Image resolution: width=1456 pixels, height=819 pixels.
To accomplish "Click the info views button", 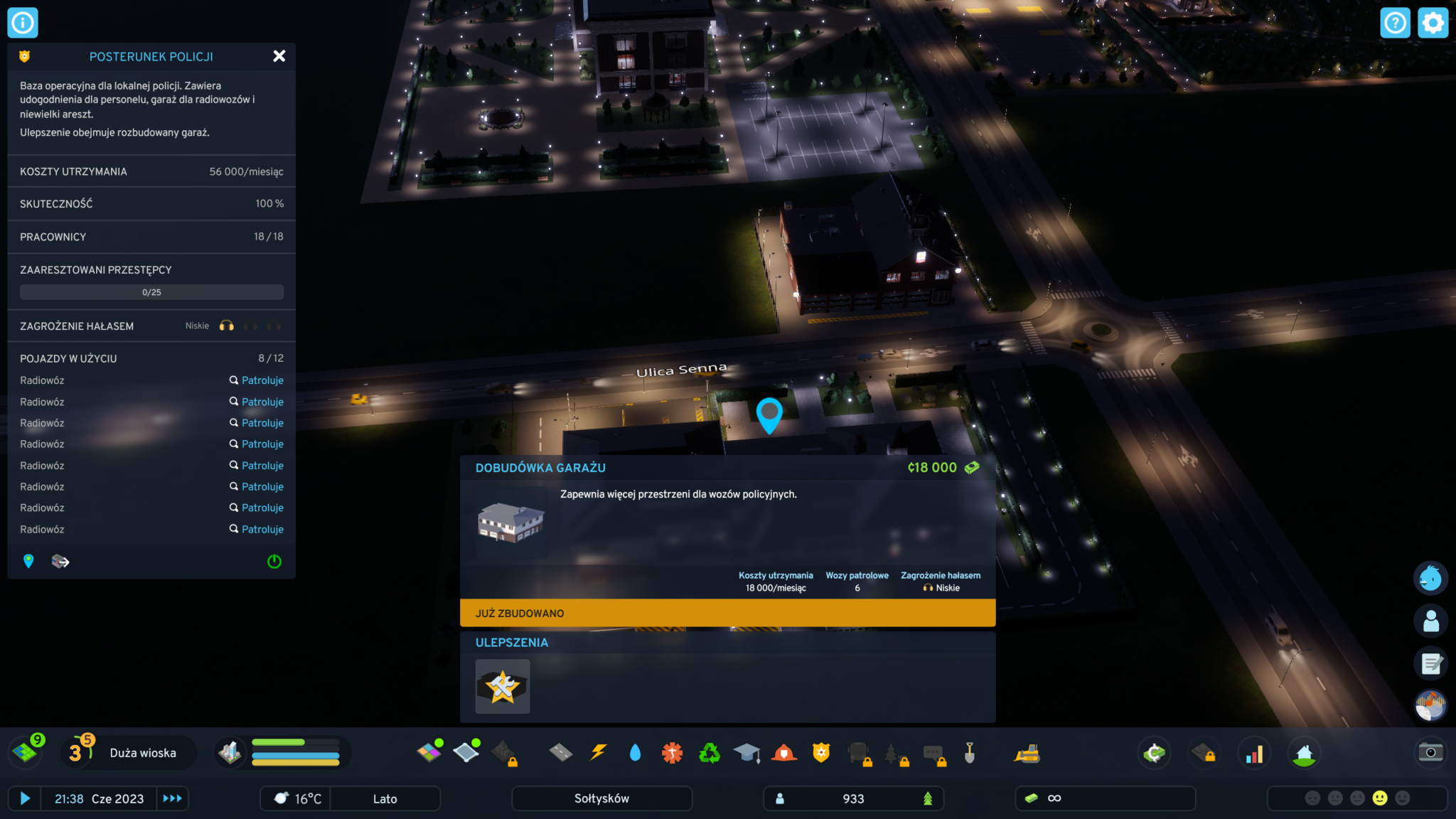I will (x=23, y=23).
